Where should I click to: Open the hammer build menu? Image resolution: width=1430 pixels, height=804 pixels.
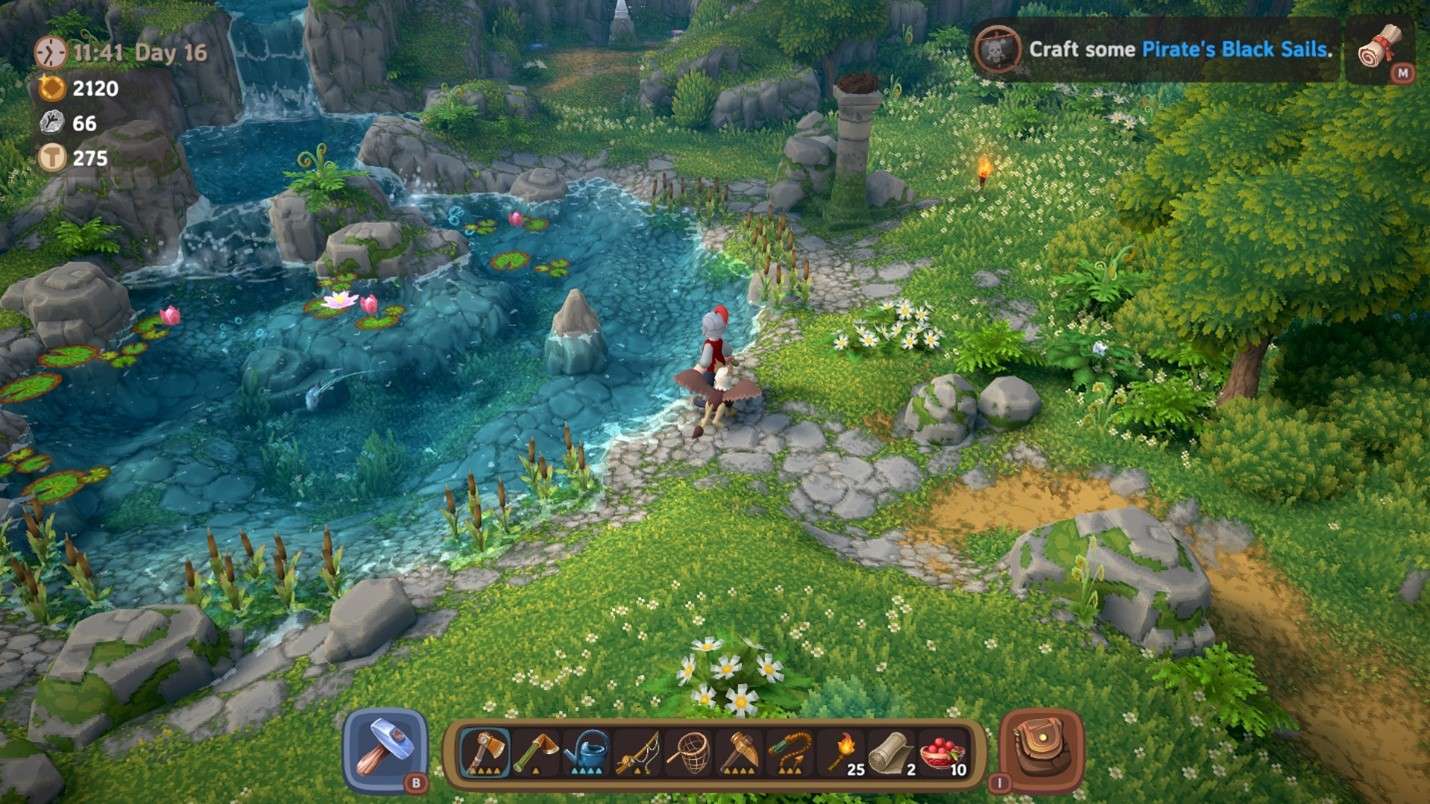pyautogui.click(x=385, y=749)
